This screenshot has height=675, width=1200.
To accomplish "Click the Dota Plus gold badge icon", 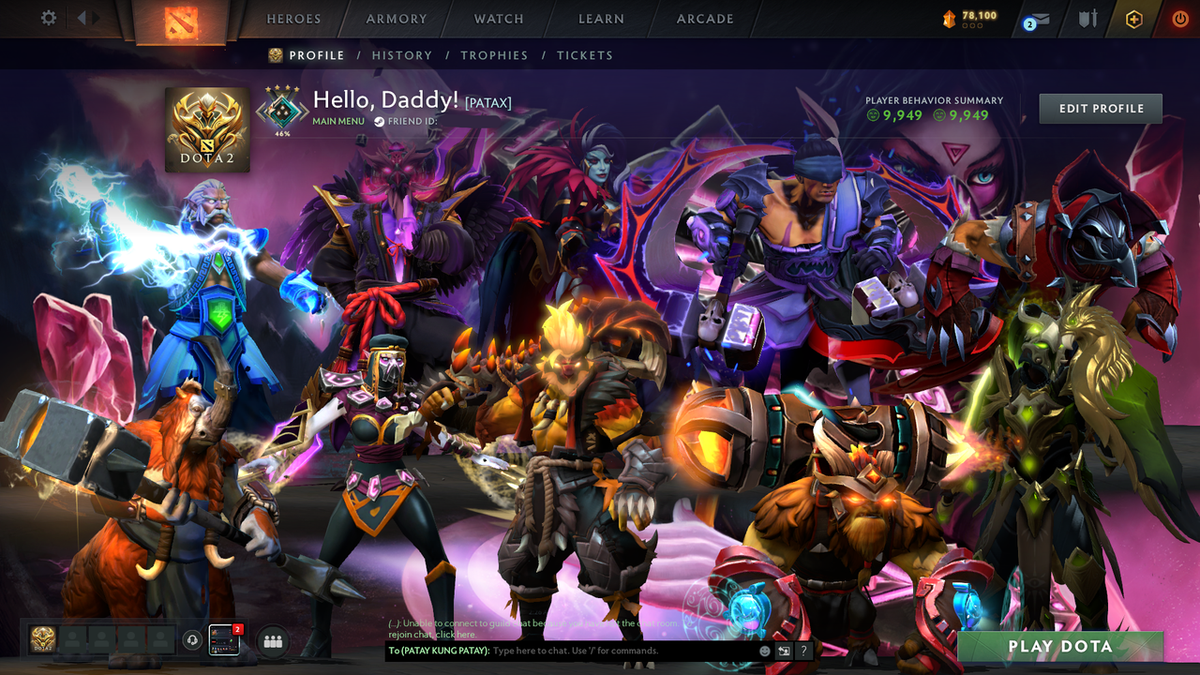I will [1134, 19].
